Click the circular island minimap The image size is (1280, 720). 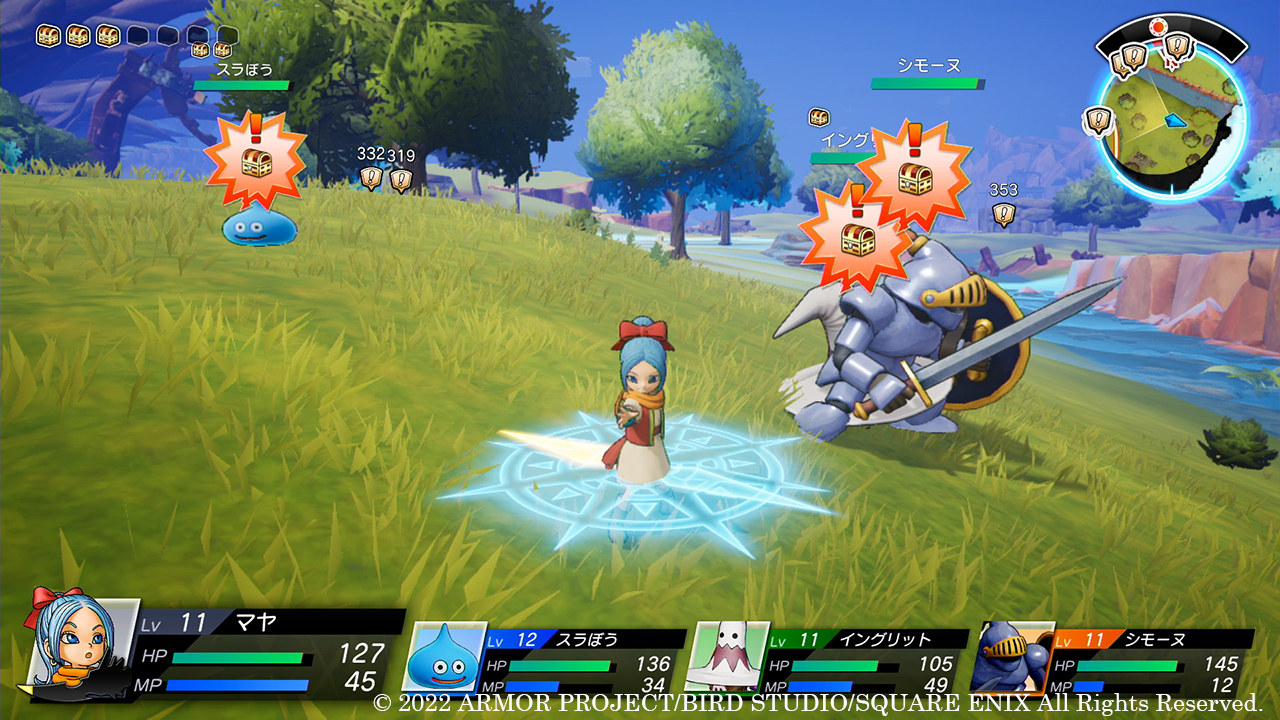[1171, 121]
